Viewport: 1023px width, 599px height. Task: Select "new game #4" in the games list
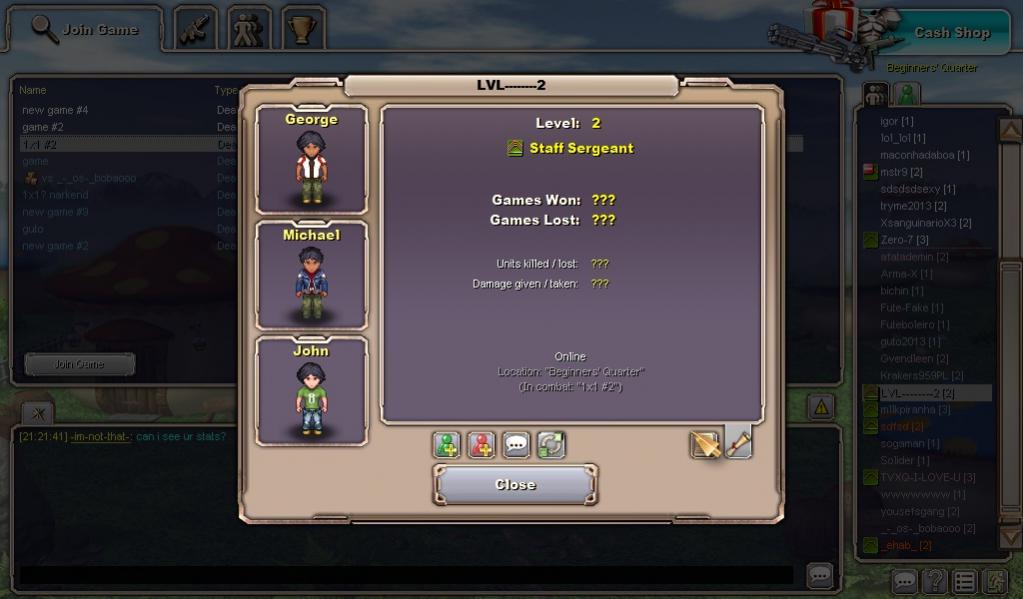[x=56, y=110]
